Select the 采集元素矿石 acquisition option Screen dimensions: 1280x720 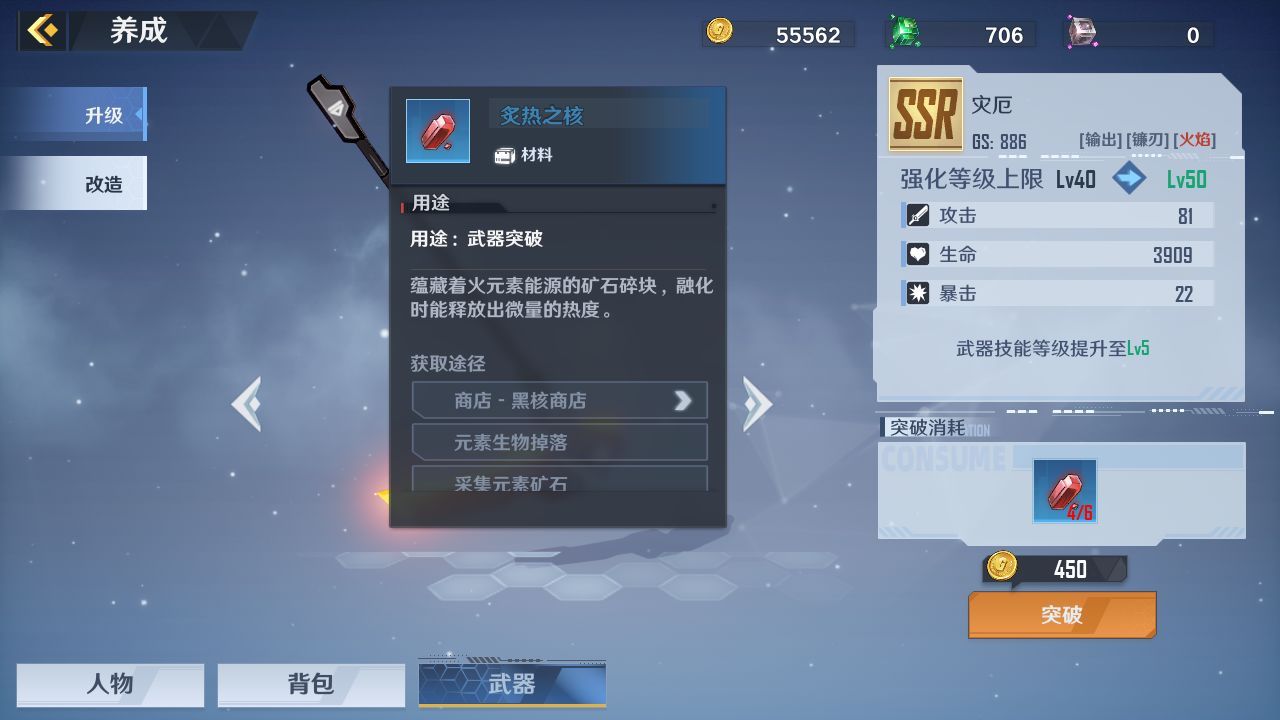559,483
